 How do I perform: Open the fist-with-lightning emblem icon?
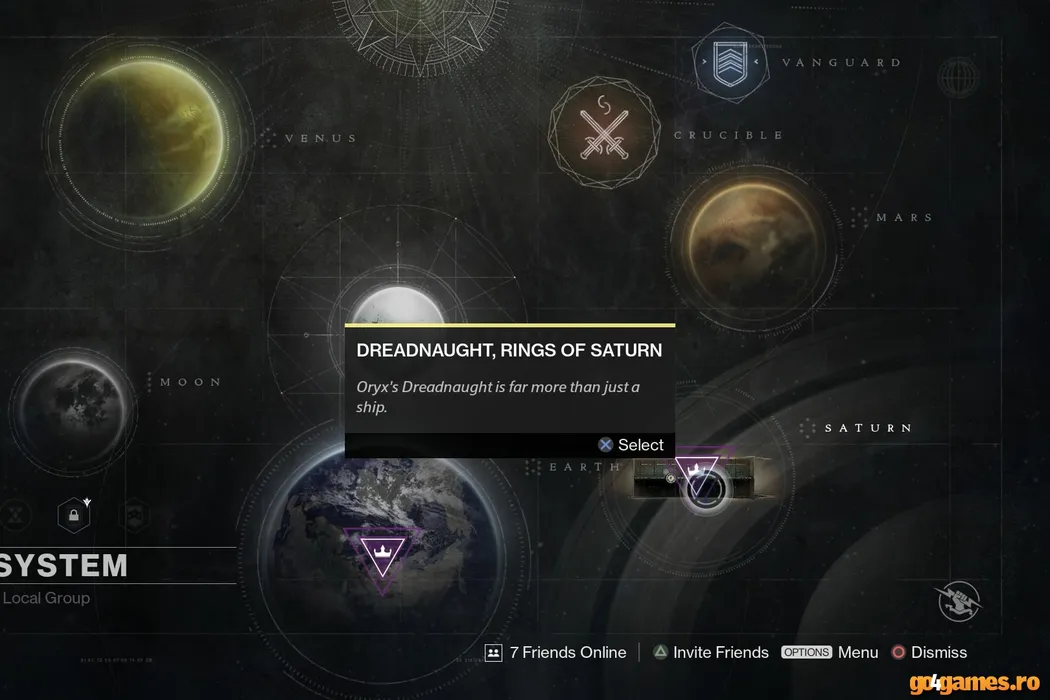(958, 601)
